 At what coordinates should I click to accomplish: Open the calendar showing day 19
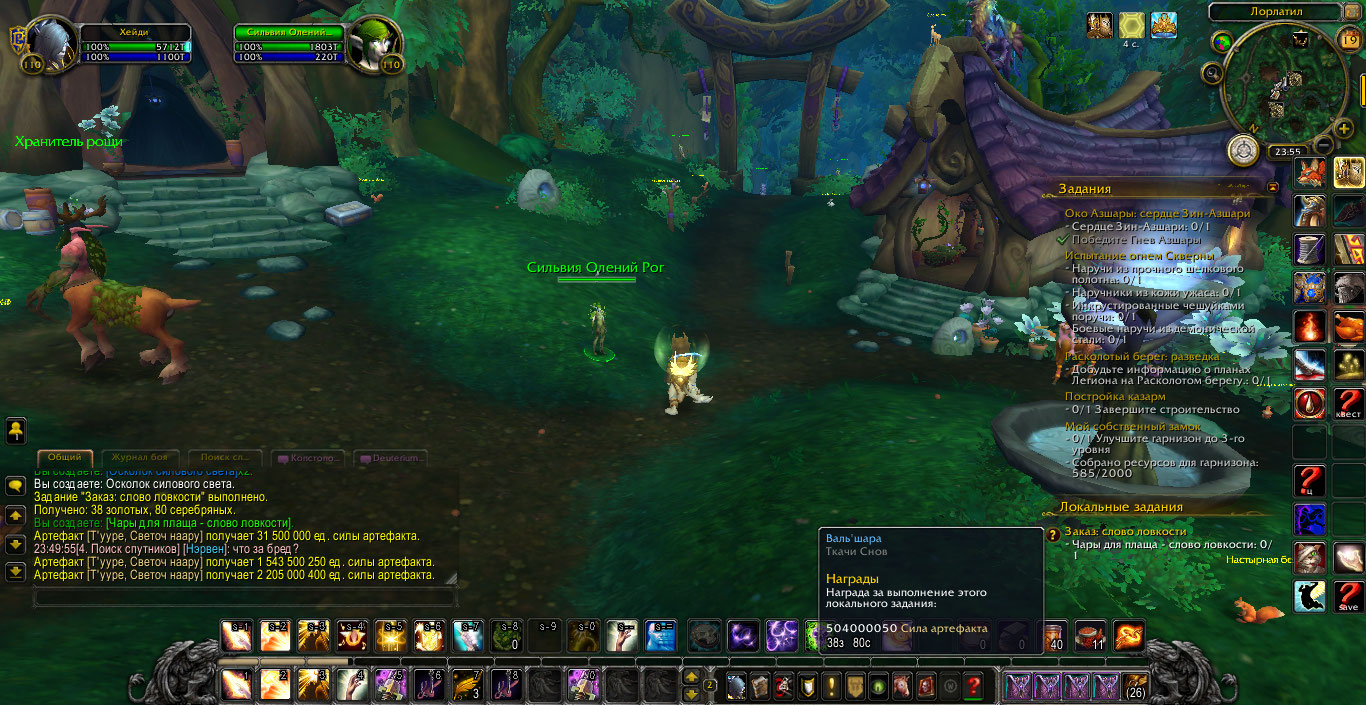pyautogui.click(x=1347, y=40)
